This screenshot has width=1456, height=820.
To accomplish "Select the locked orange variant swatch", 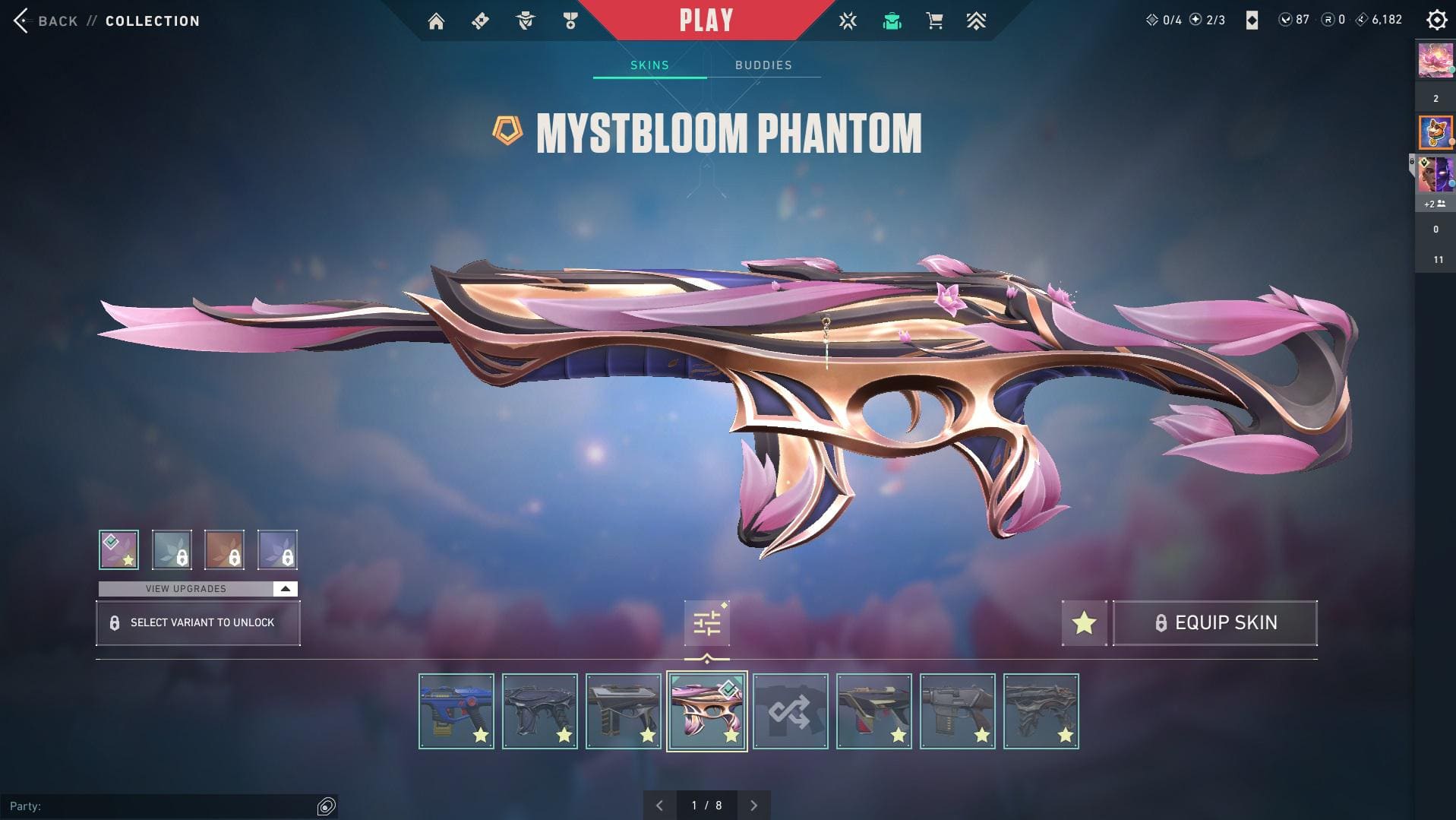I will pyautogui.click(x=224, y=549).
